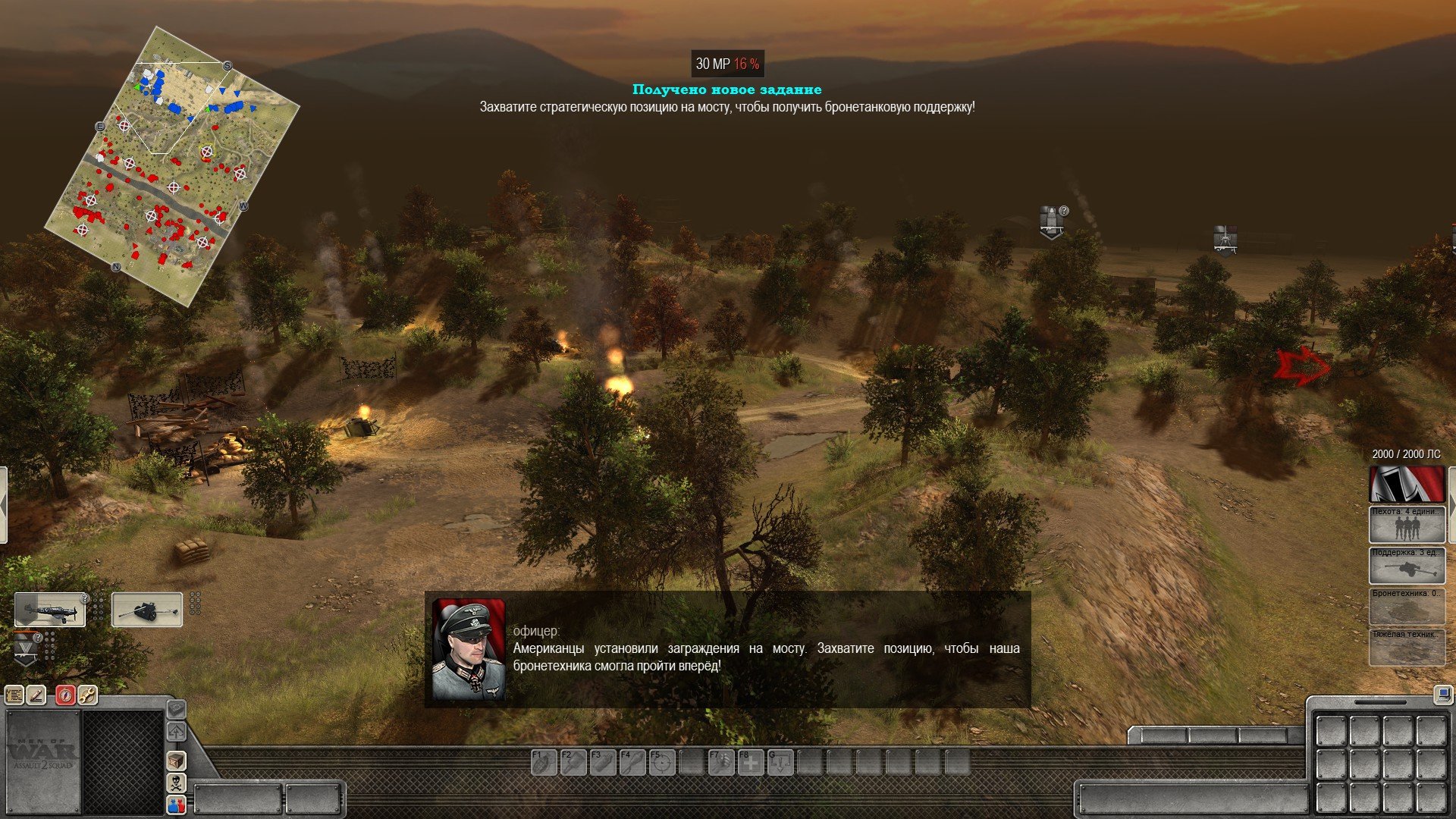1456x819 pixels.
Task: Select the Бронетехника reinforcements category
Action: tap(1407, 607)
